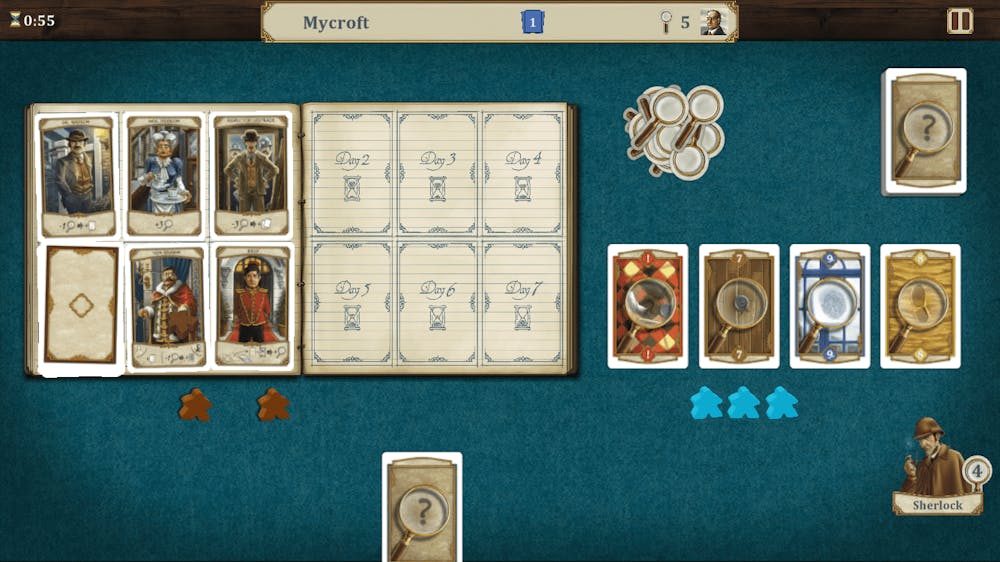
Task: Pause the game with the top-right button
Action: pos(960,21)
